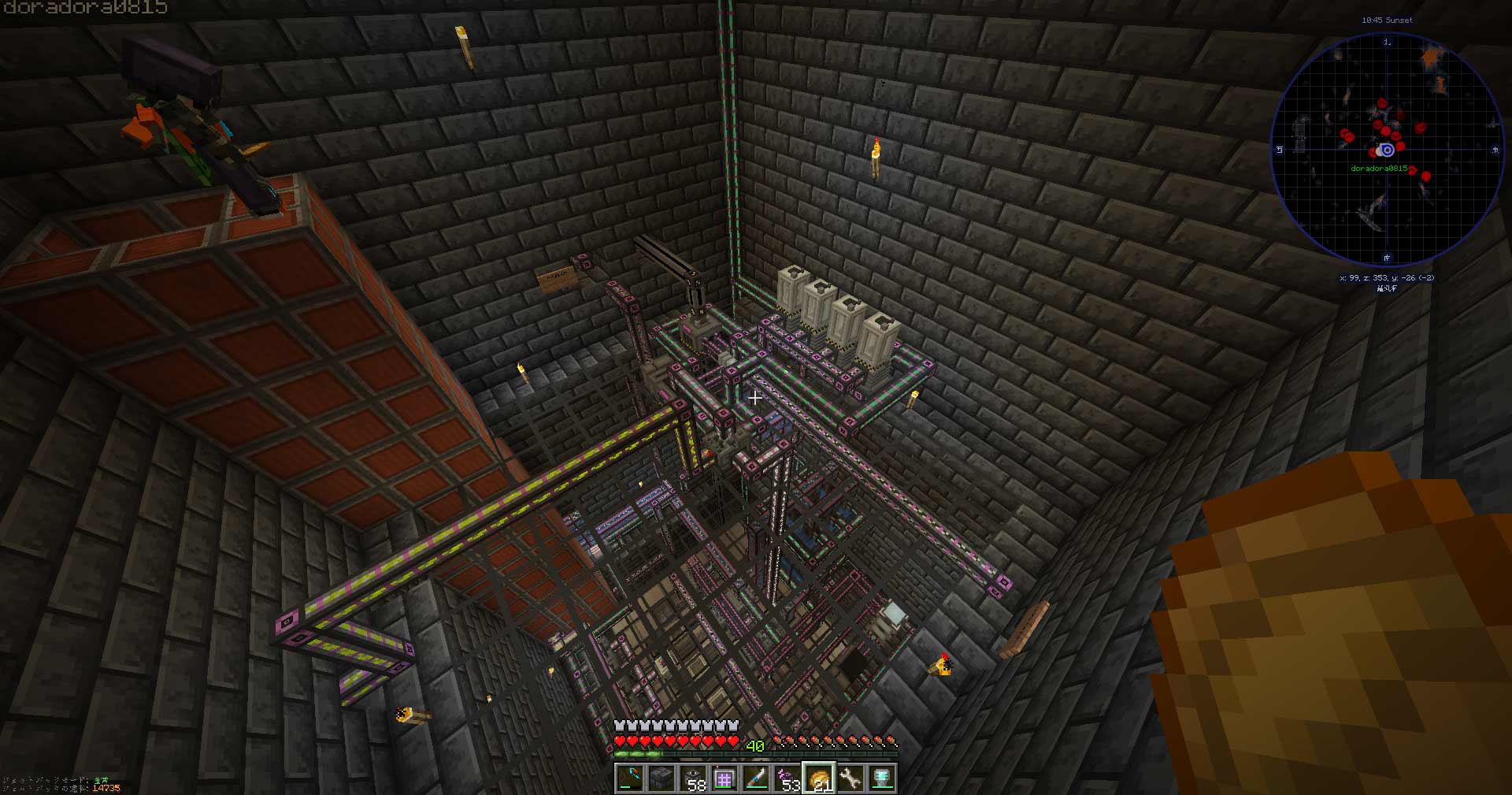Screen dimensions: 1512x795
Task: Select the bone wrench in the hotbar
Action: tap(851, 776)
